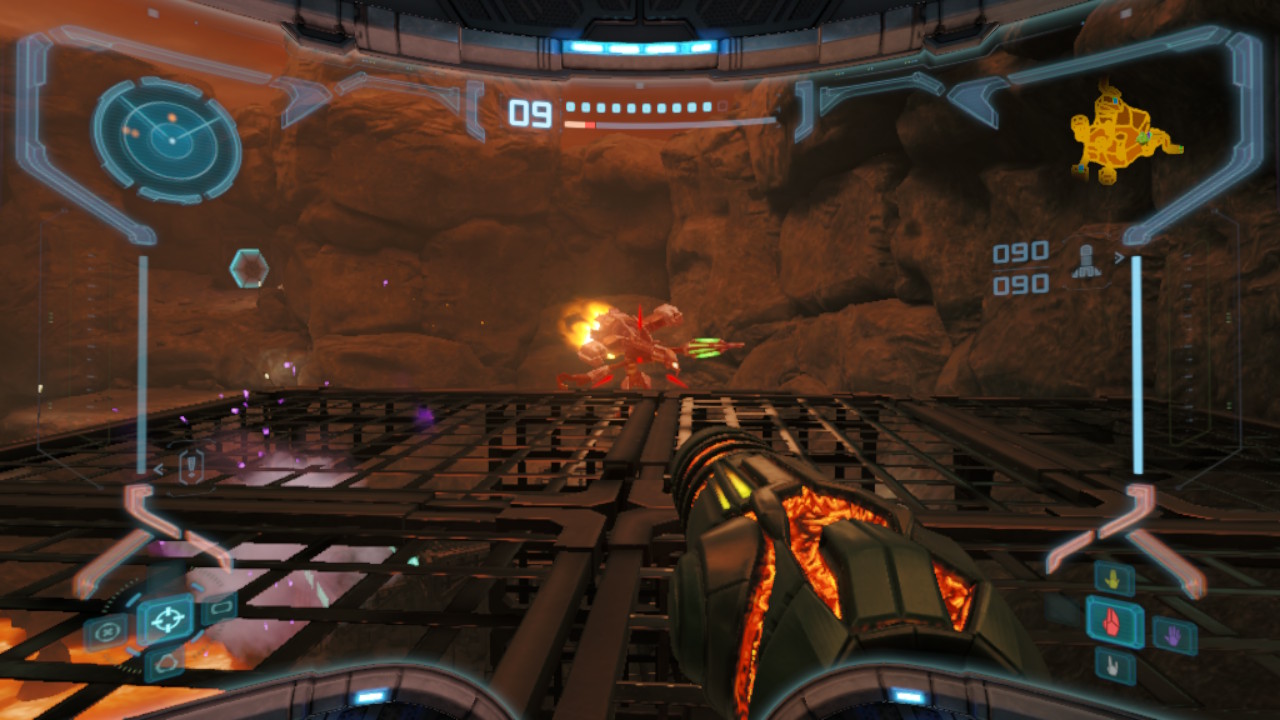This screenshot has height=720, width=1280.
Task: Choose the red fist beam icon
Action: click(x=1114, y=622)
